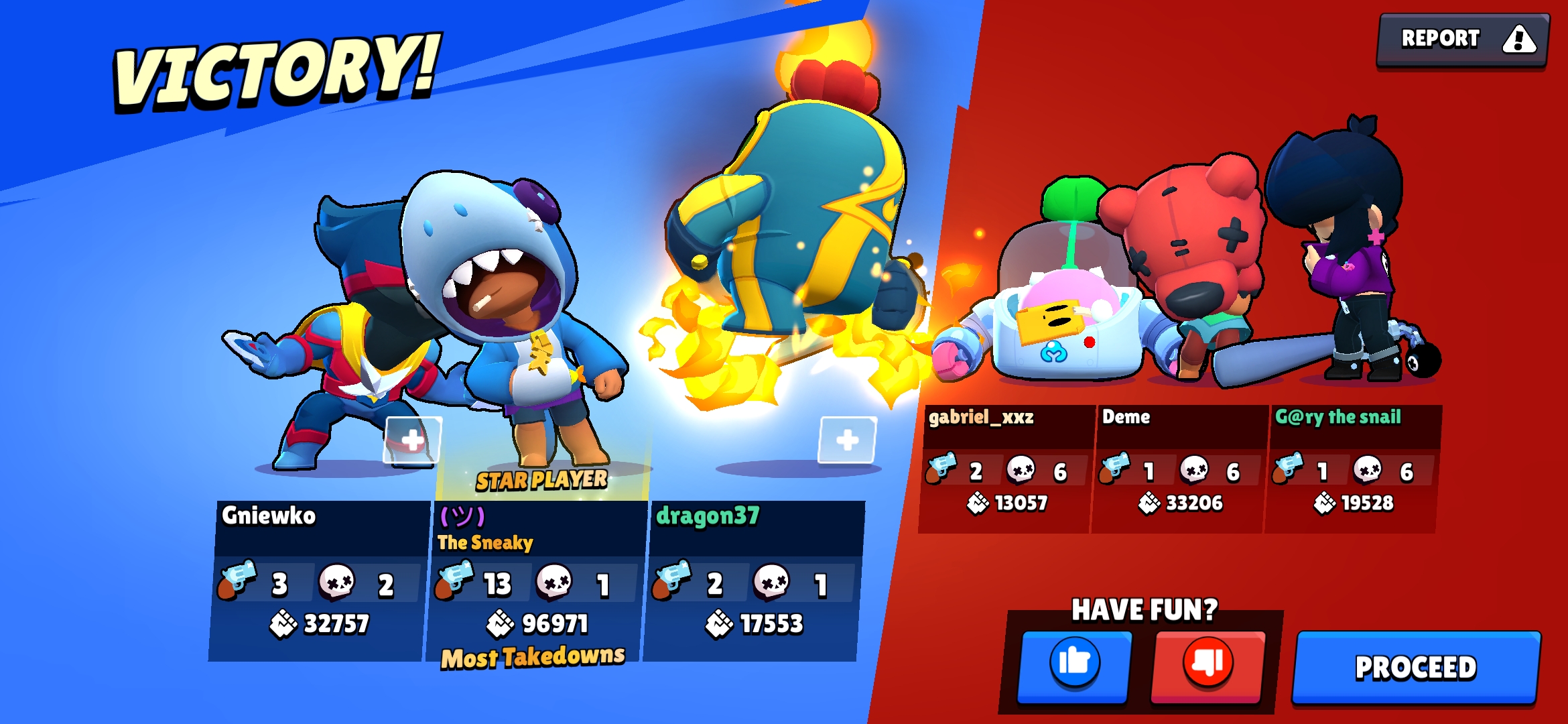Screen dimensions: 1568x724
Task: Select dragon37's player stats panel
Action: coord(753,580)
